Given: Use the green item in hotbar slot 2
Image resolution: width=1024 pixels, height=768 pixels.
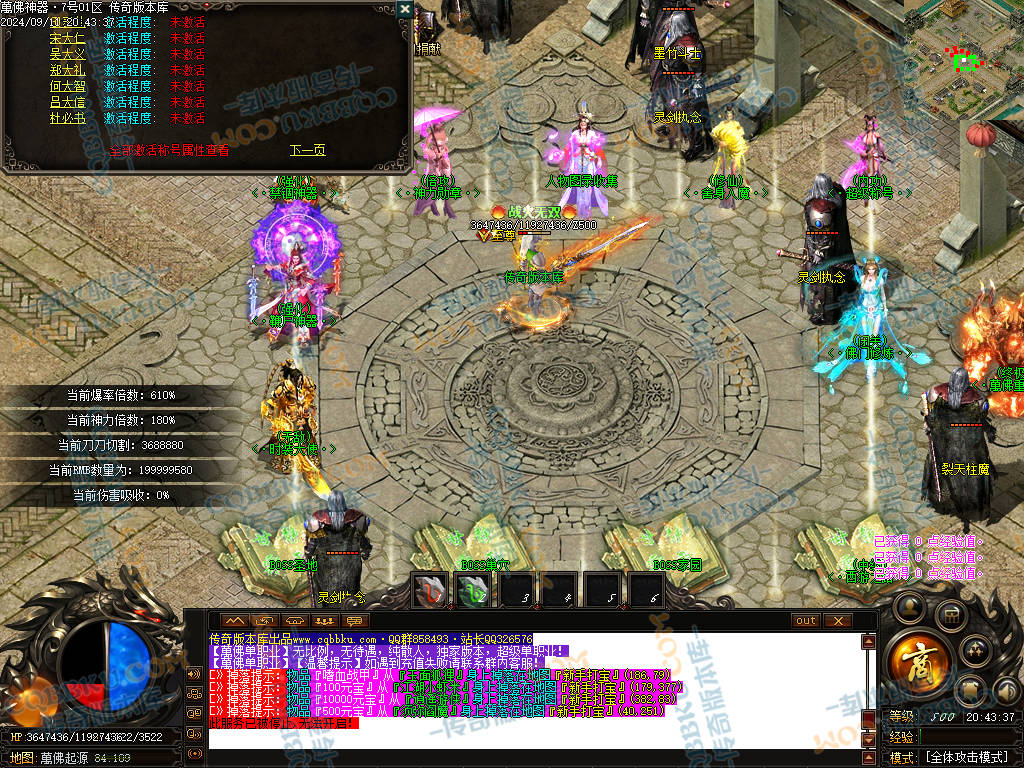Looking at the screenshot, I should click(x=474, y=592).
